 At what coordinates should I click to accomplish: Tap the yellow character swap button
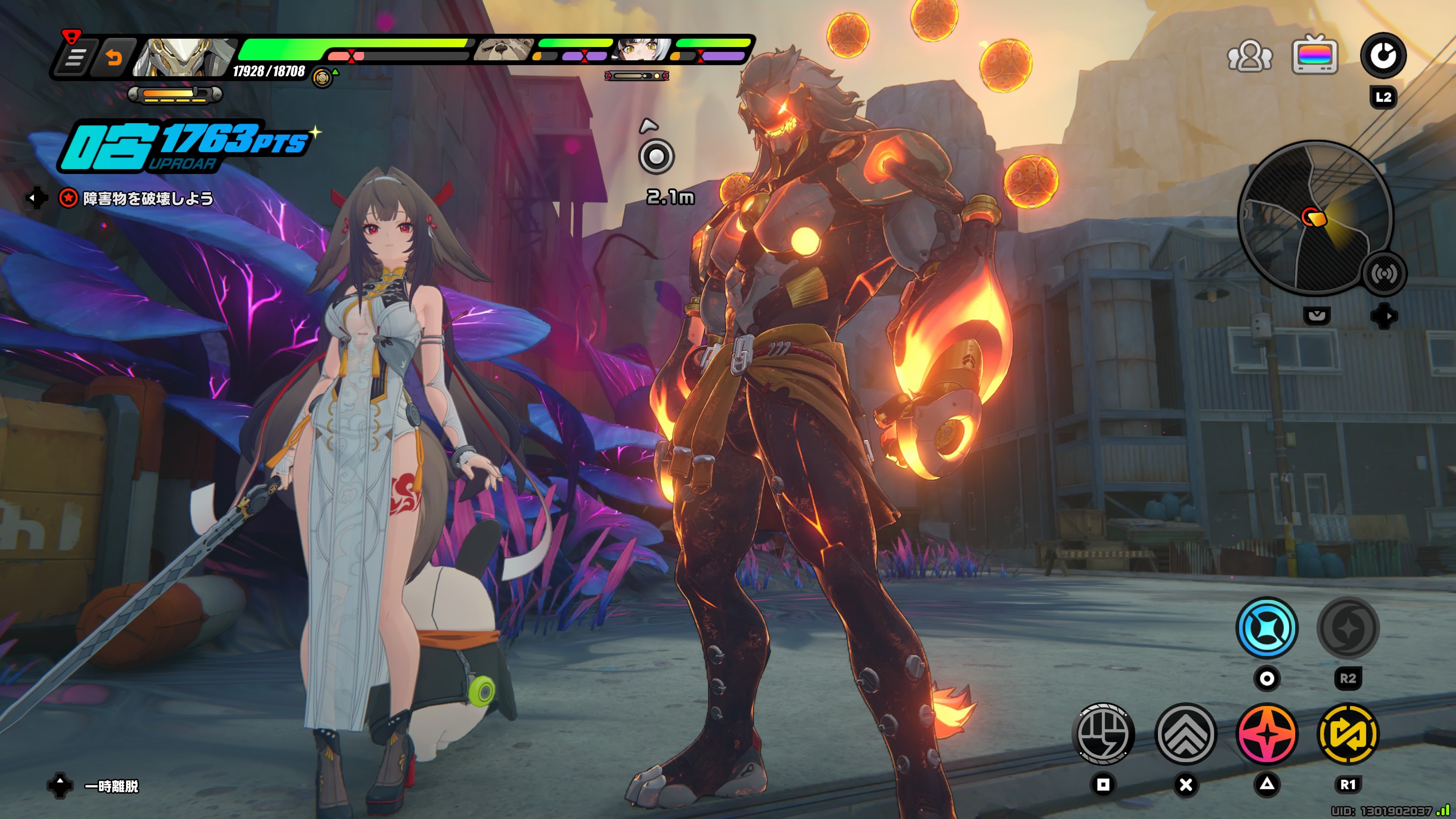pos(1348,734)
